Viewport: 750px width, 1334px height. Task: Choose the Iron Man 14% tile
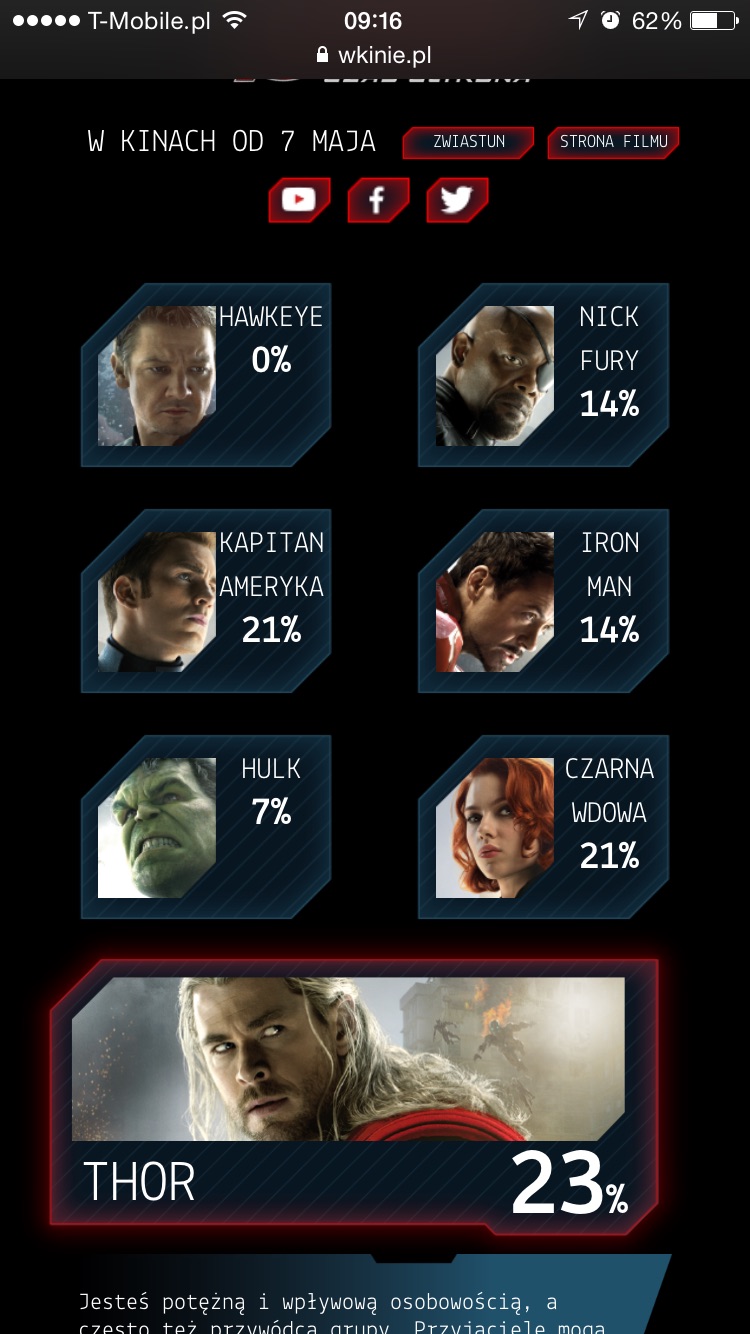tap(543, 601)
